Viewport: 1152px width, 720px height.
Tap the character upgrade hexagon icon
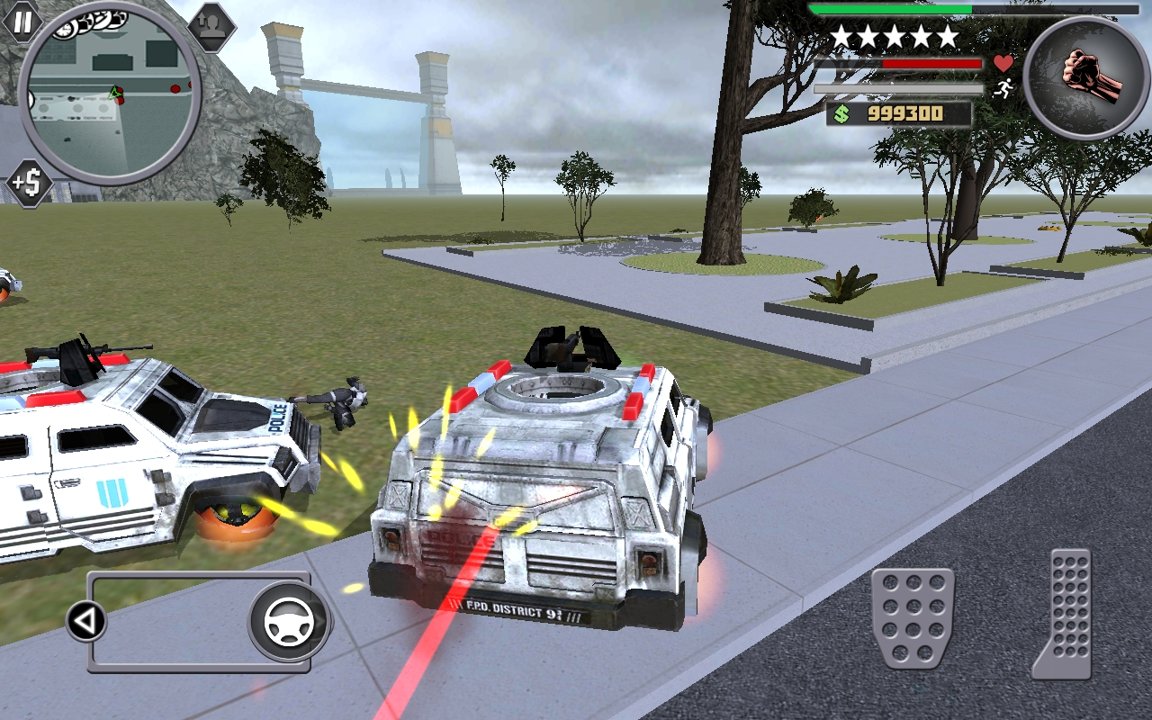pyautogui.click(x=211, y=27)
